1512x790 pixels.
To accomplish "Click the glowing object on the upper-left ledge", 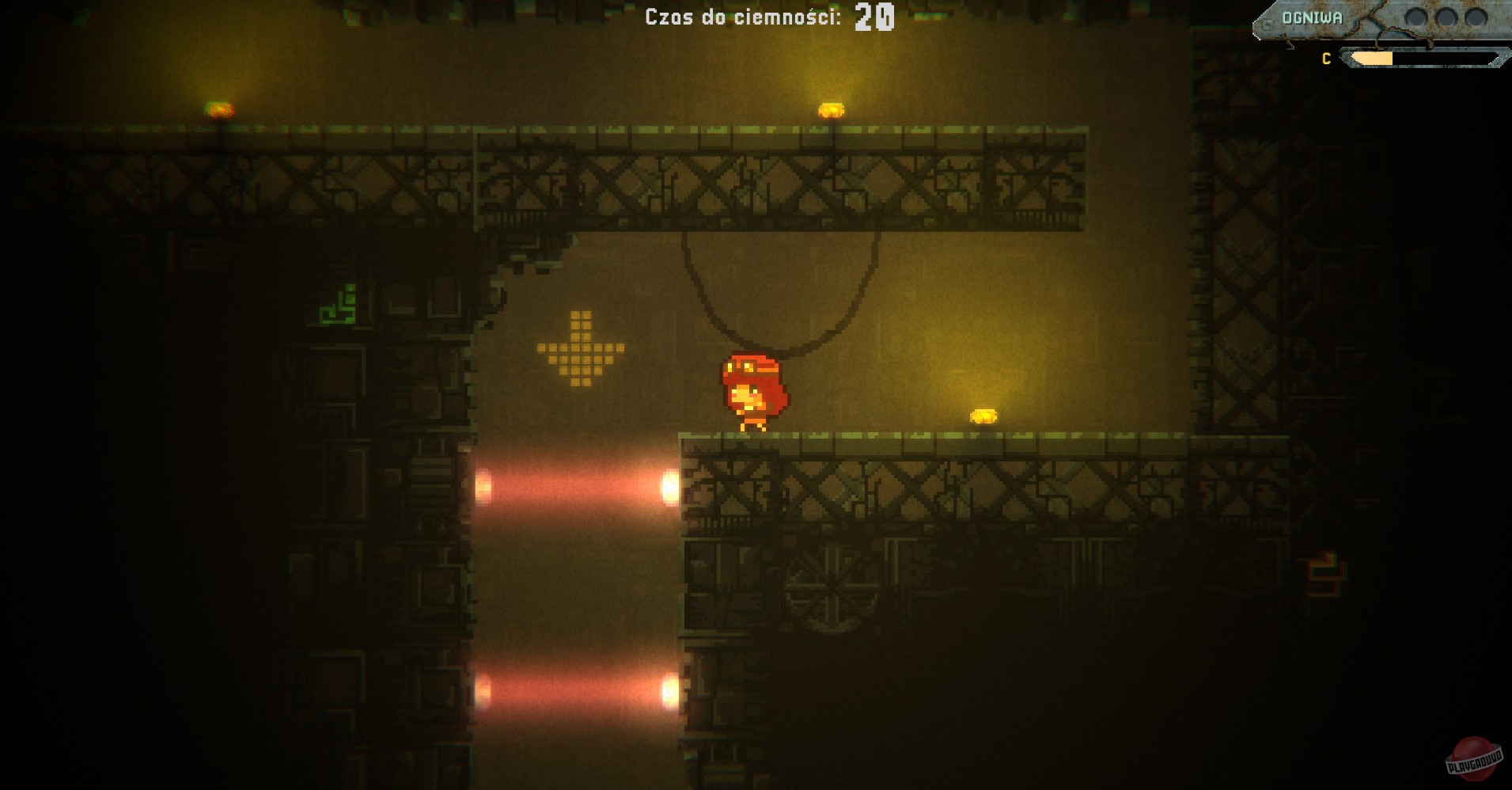I will tap(219, 108).
